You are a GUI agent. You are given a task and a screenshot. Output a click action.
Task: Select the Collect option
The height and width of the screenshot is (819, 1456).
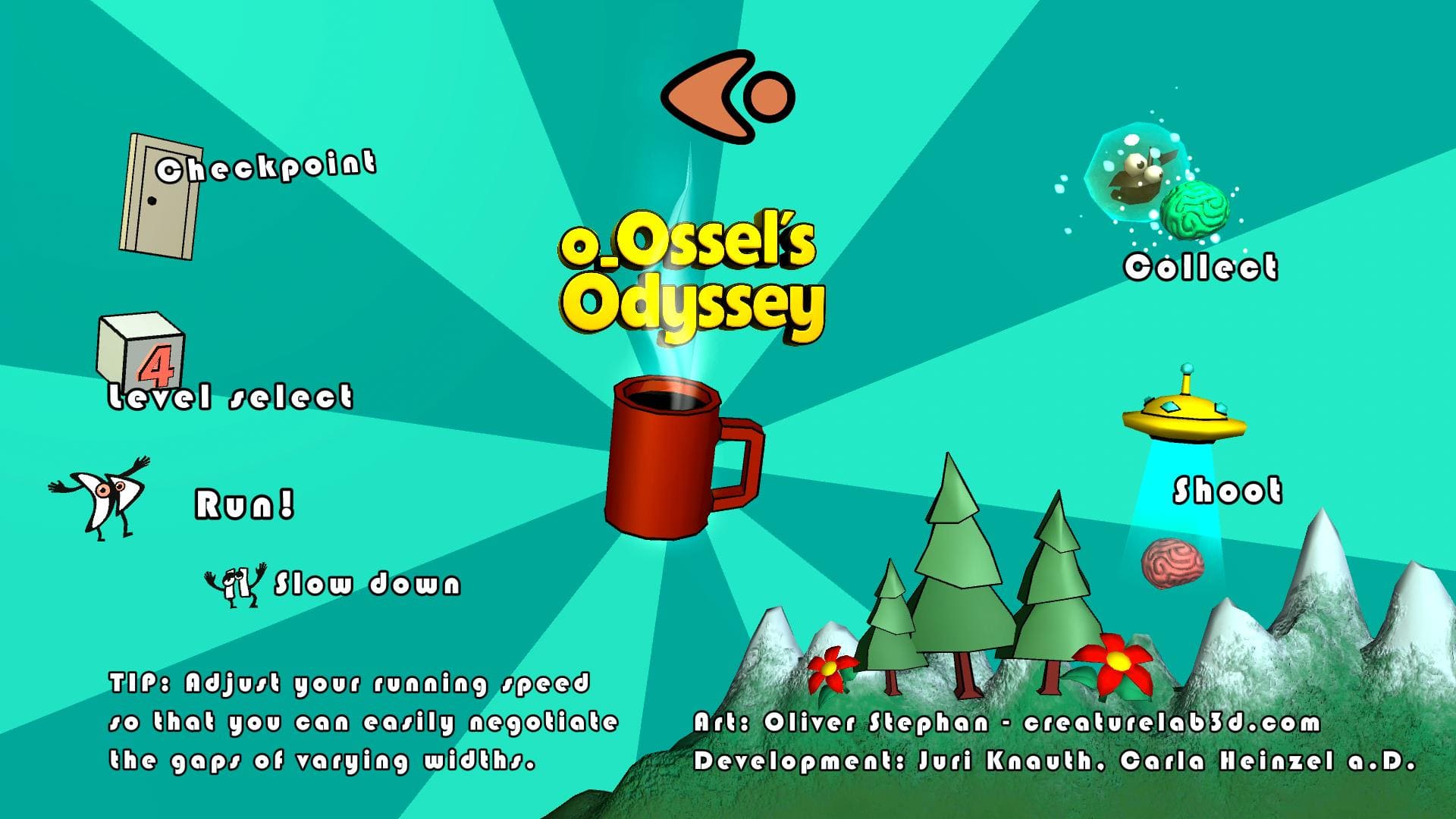1200,267
